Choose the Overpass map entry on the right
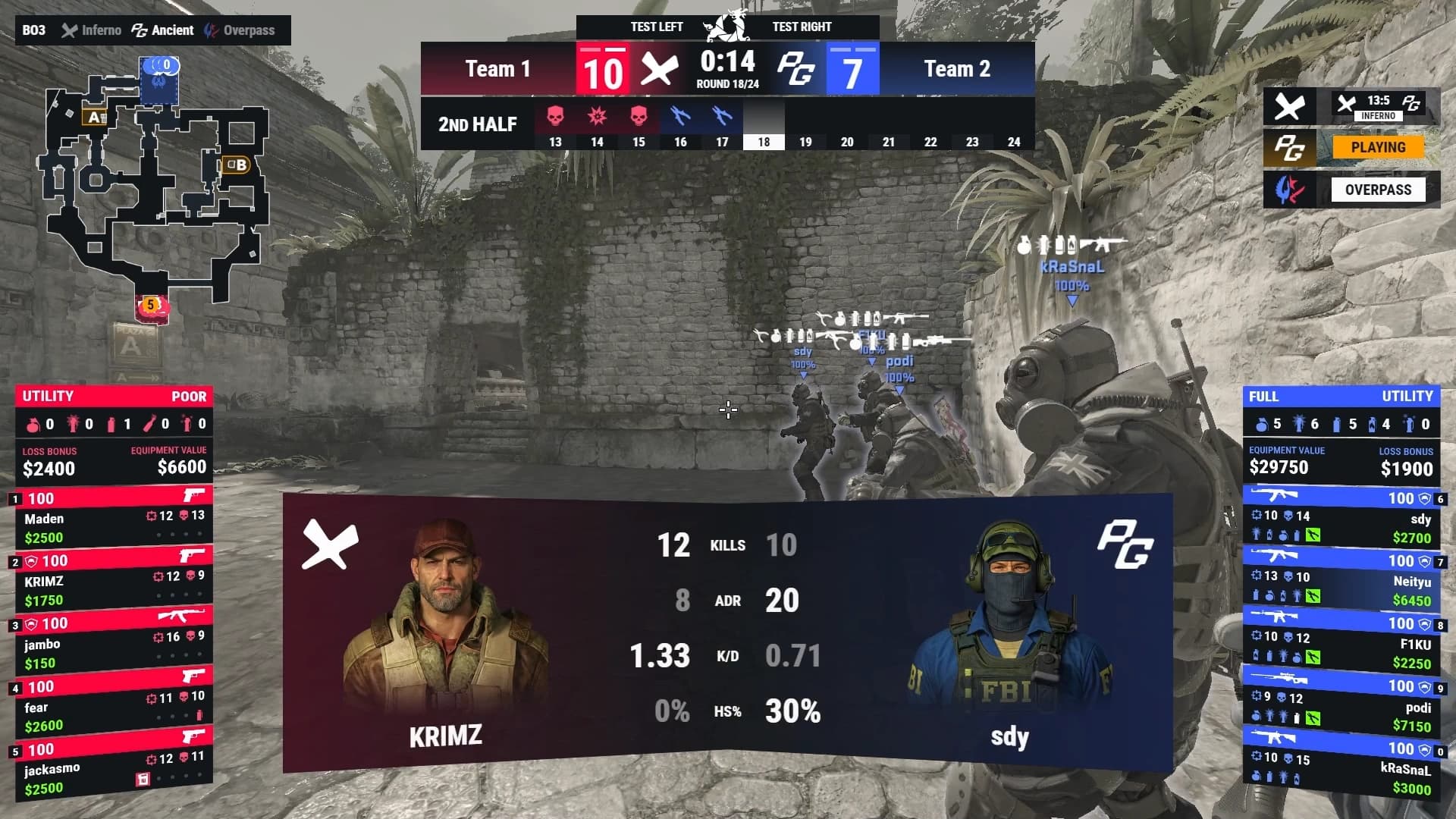Image resolution: width=1456 pixels, height=819 pixels. 1377,190
